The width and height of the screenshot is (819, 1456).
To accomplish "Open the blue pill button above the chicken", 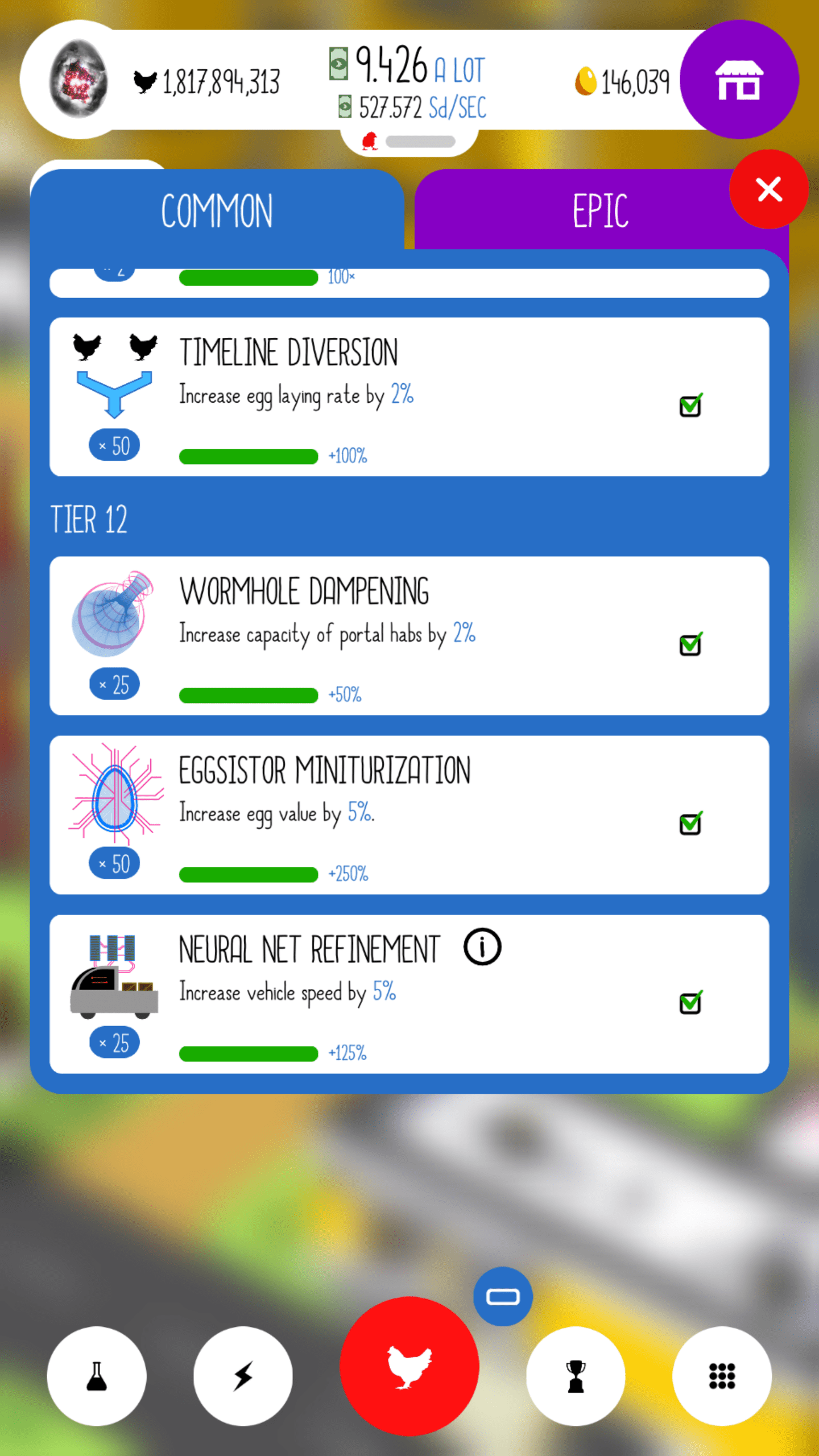I will click(503, 1297).
